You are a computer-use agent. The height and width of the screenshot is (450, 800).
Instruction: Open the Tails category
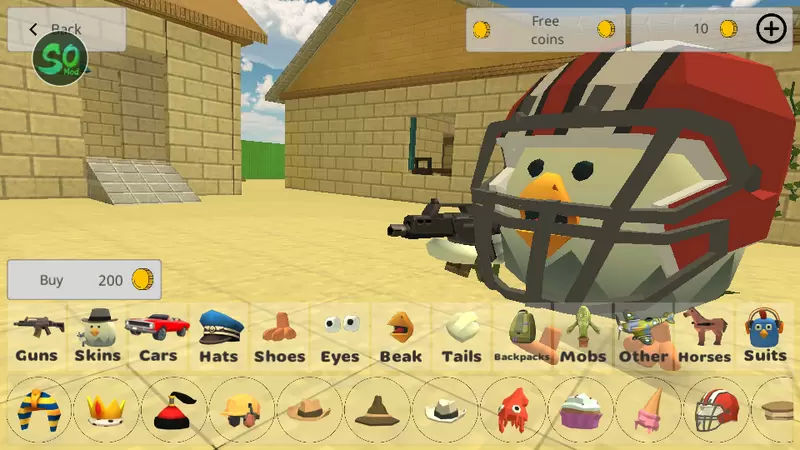tap(461, 336)
